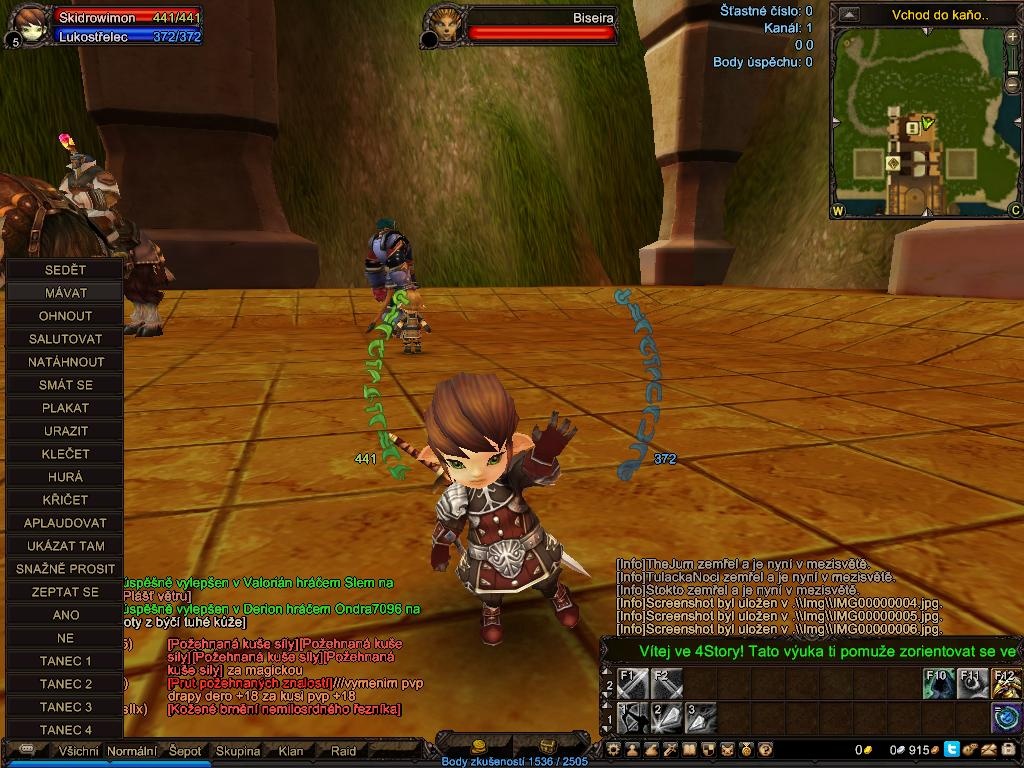The image size is (1024, 768).
Task: Use the F1 crossed swords skill
Action: (632, 685)
